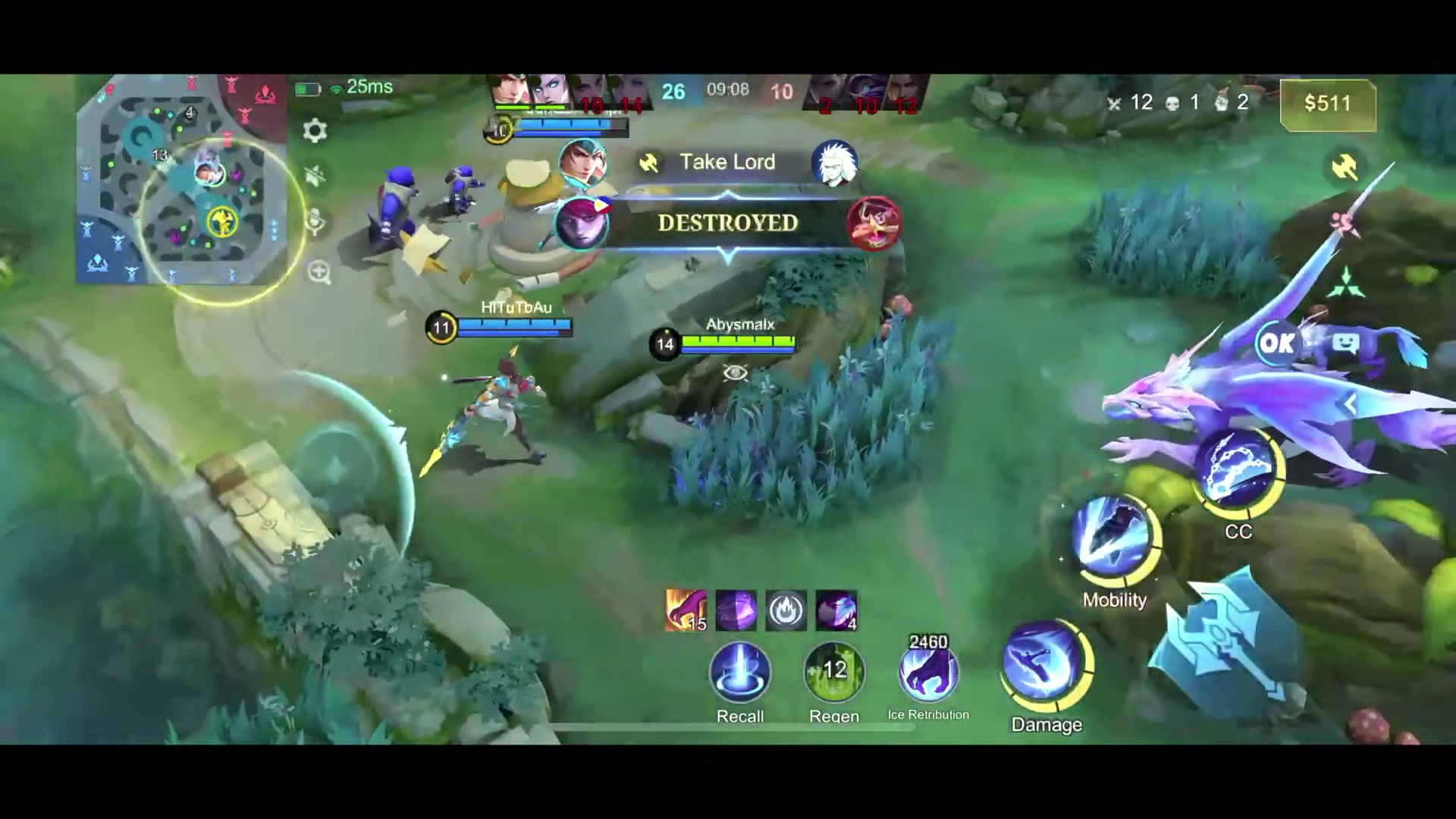1456x819 pixels.
Task: Tap the Damage equipment quick-buy icon
Action: click(1046, 667)
